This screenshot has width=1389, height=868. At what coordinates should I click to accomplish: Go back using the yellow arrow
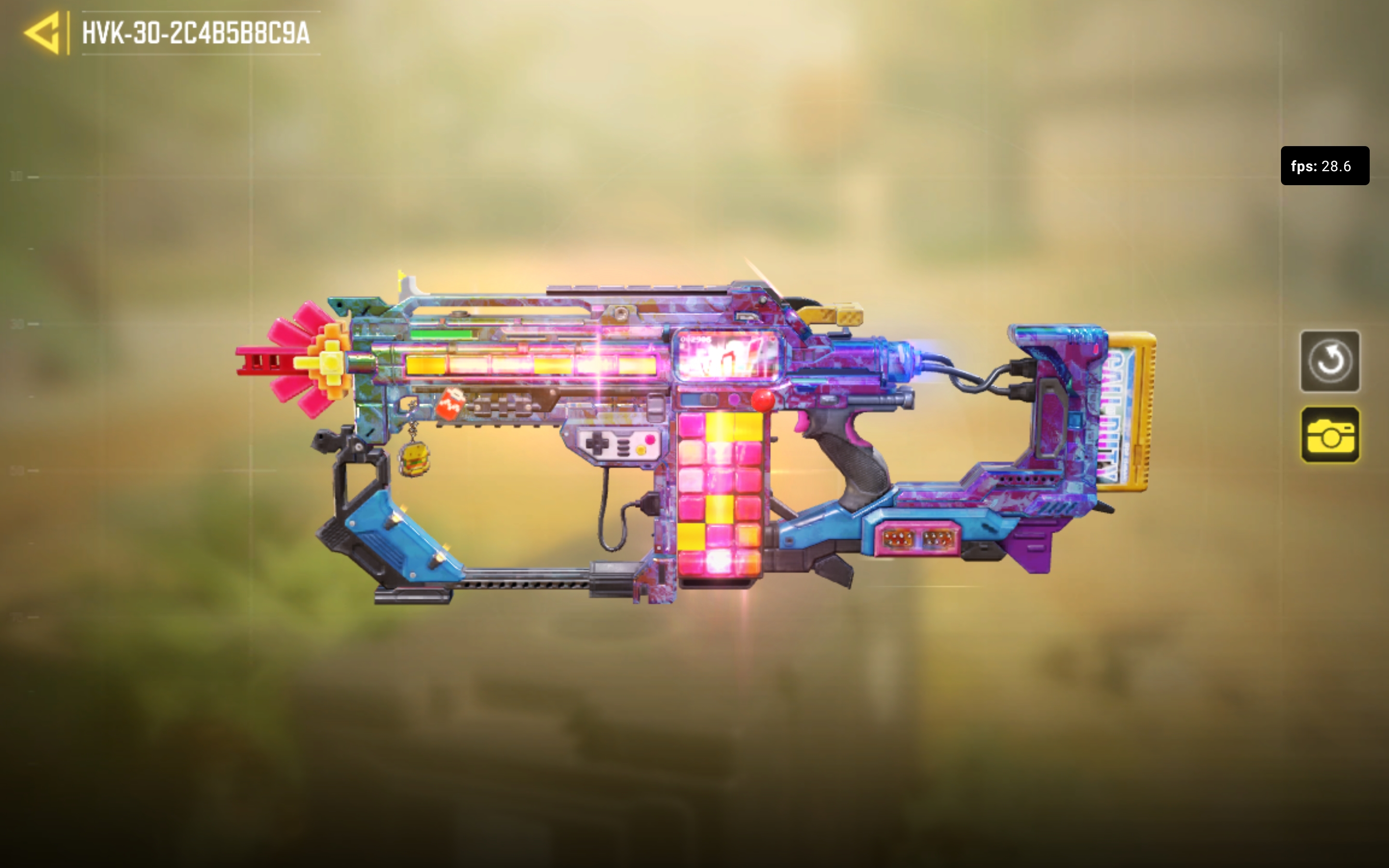(43, 33)
